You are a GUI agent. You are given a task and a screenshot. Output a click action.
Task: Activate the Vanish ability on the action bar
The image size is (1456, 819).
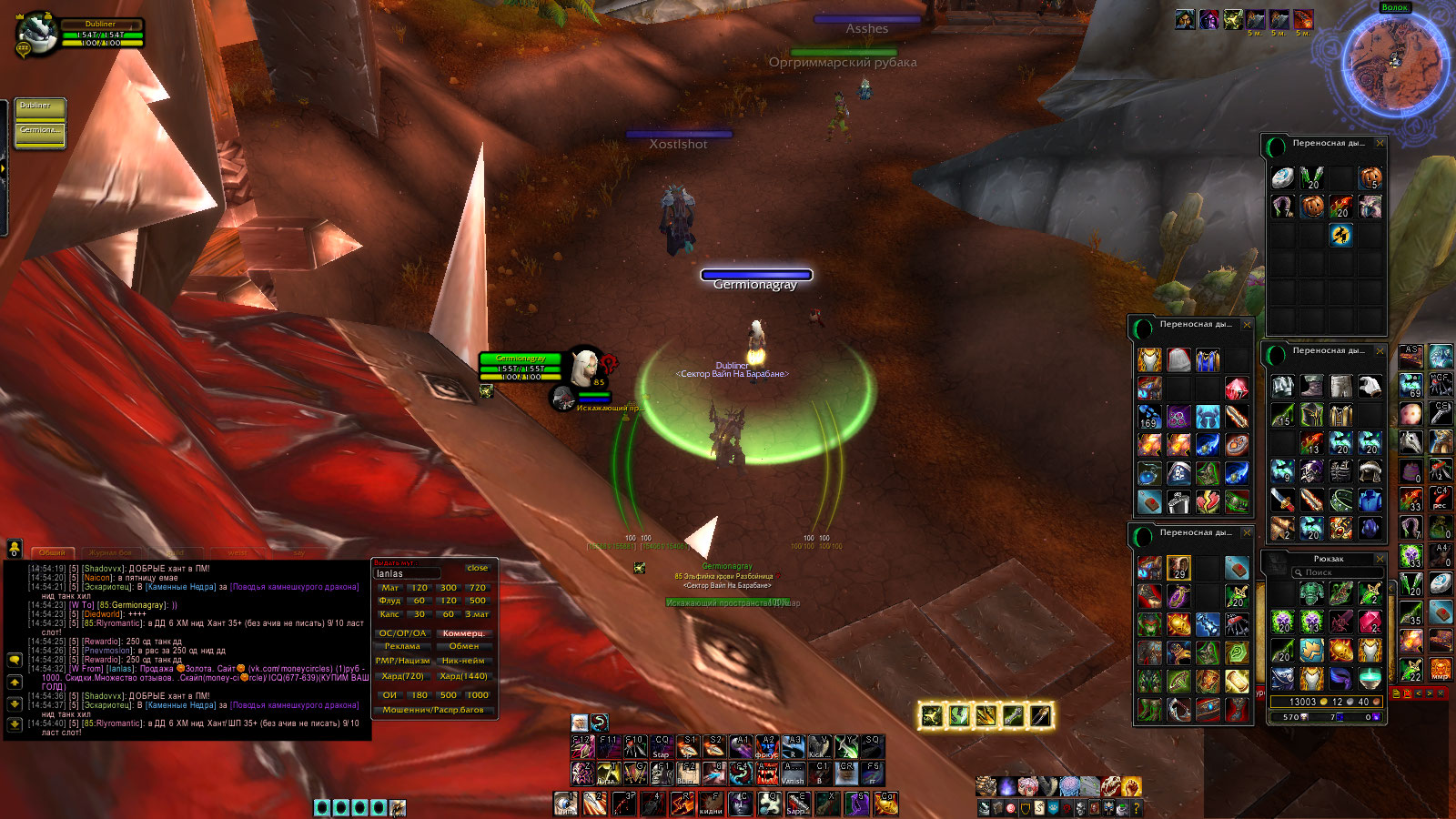click(793, 773)
